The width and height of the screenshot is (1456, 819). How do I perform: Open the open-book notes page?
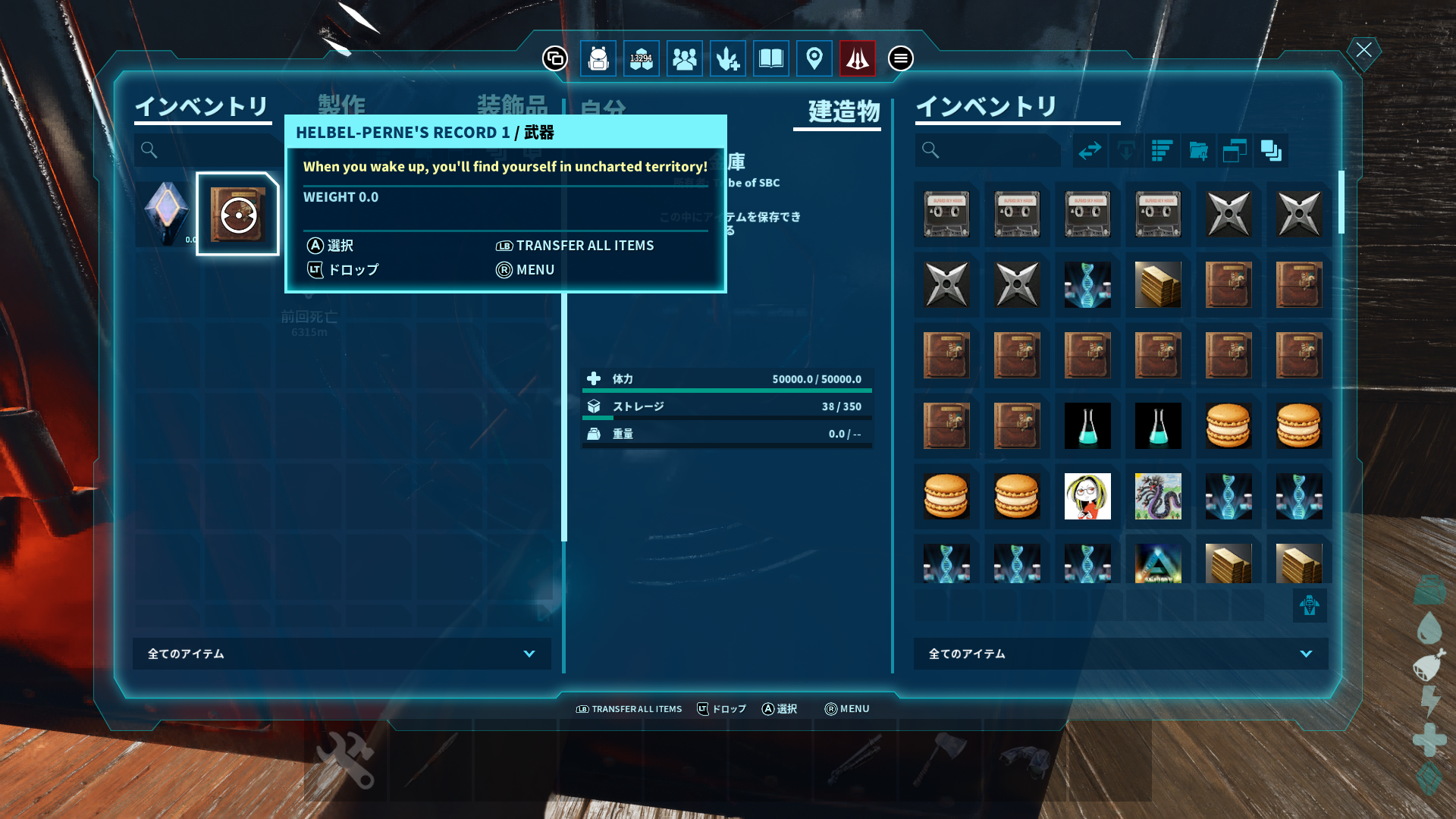coord(770,58)
